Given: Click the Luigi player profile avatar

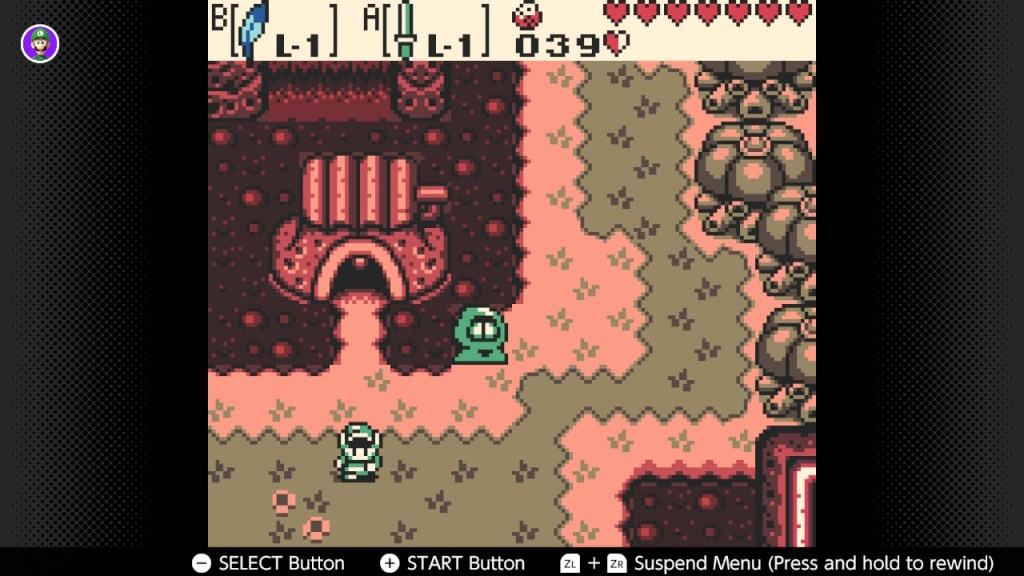Looking at the screenshot, I should 40,43.
